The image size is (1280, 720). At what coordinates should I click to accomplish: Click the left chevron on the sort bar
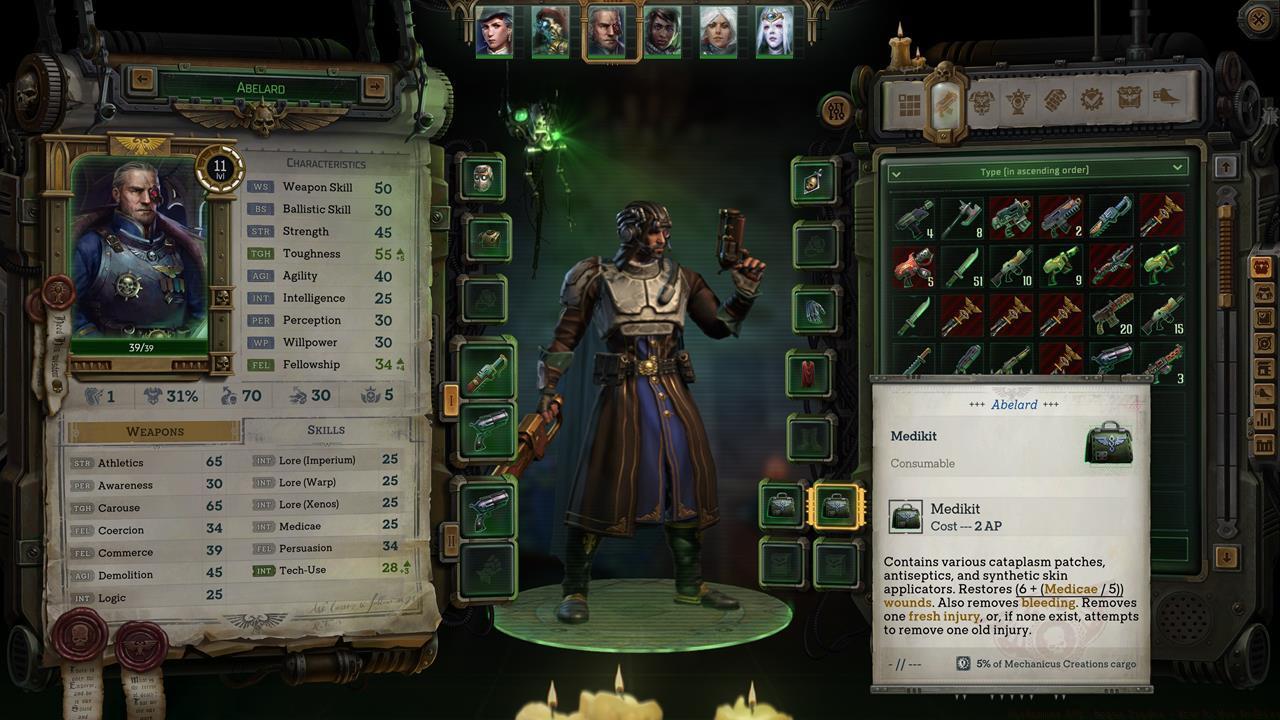pyautogui.click(x=897, y=172)
